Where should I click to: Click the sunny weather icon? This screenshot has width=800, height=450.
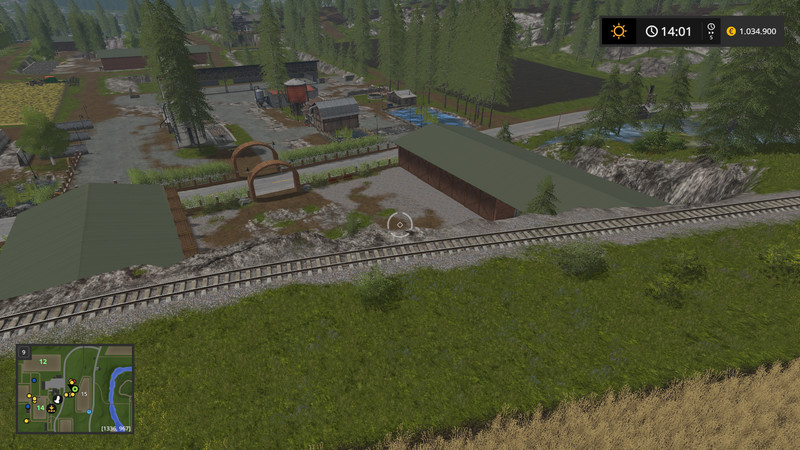tap(618, 31)
